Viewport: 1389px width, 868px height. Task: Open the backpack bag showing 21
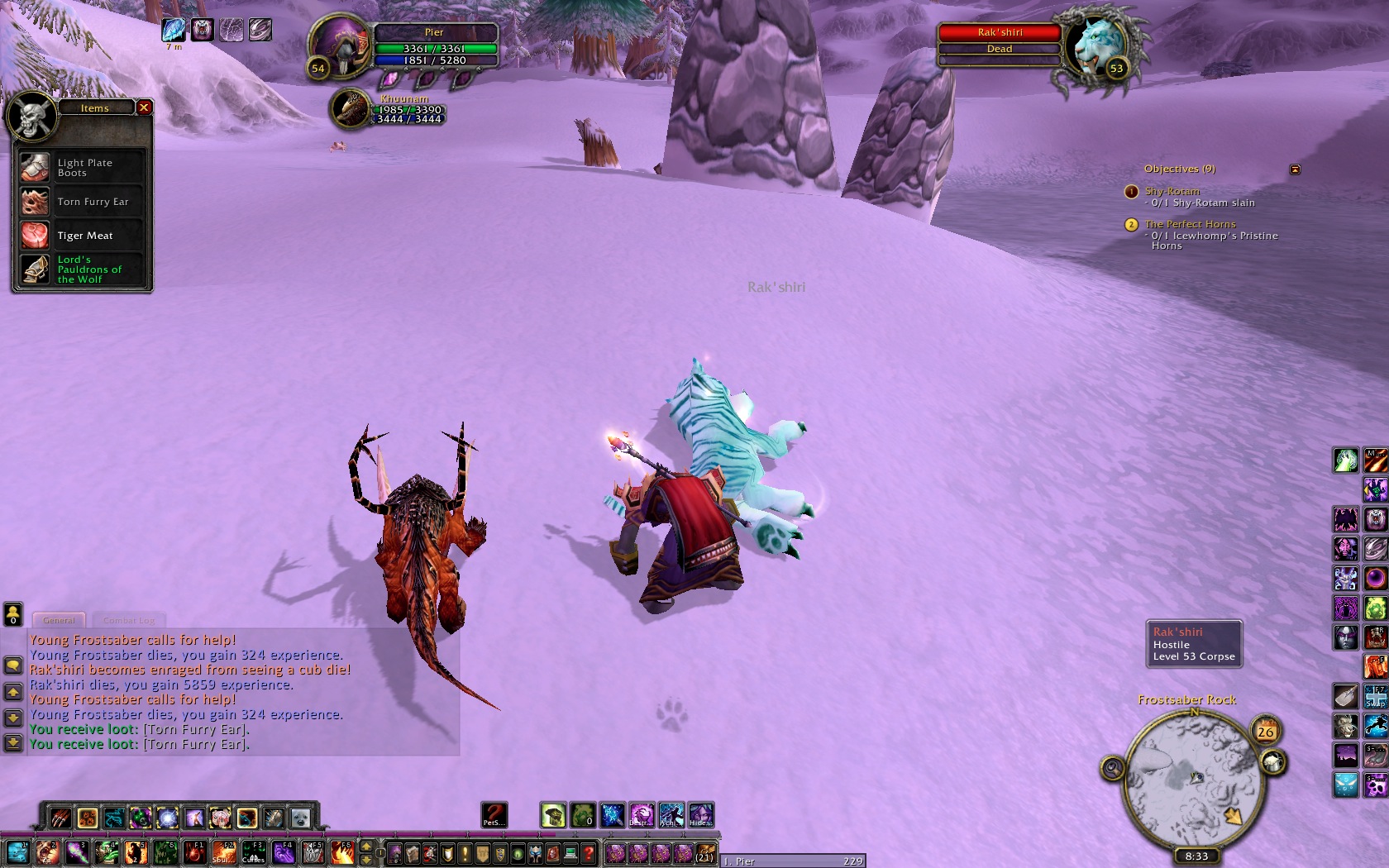pyautogui.click(x=704, y=853)
